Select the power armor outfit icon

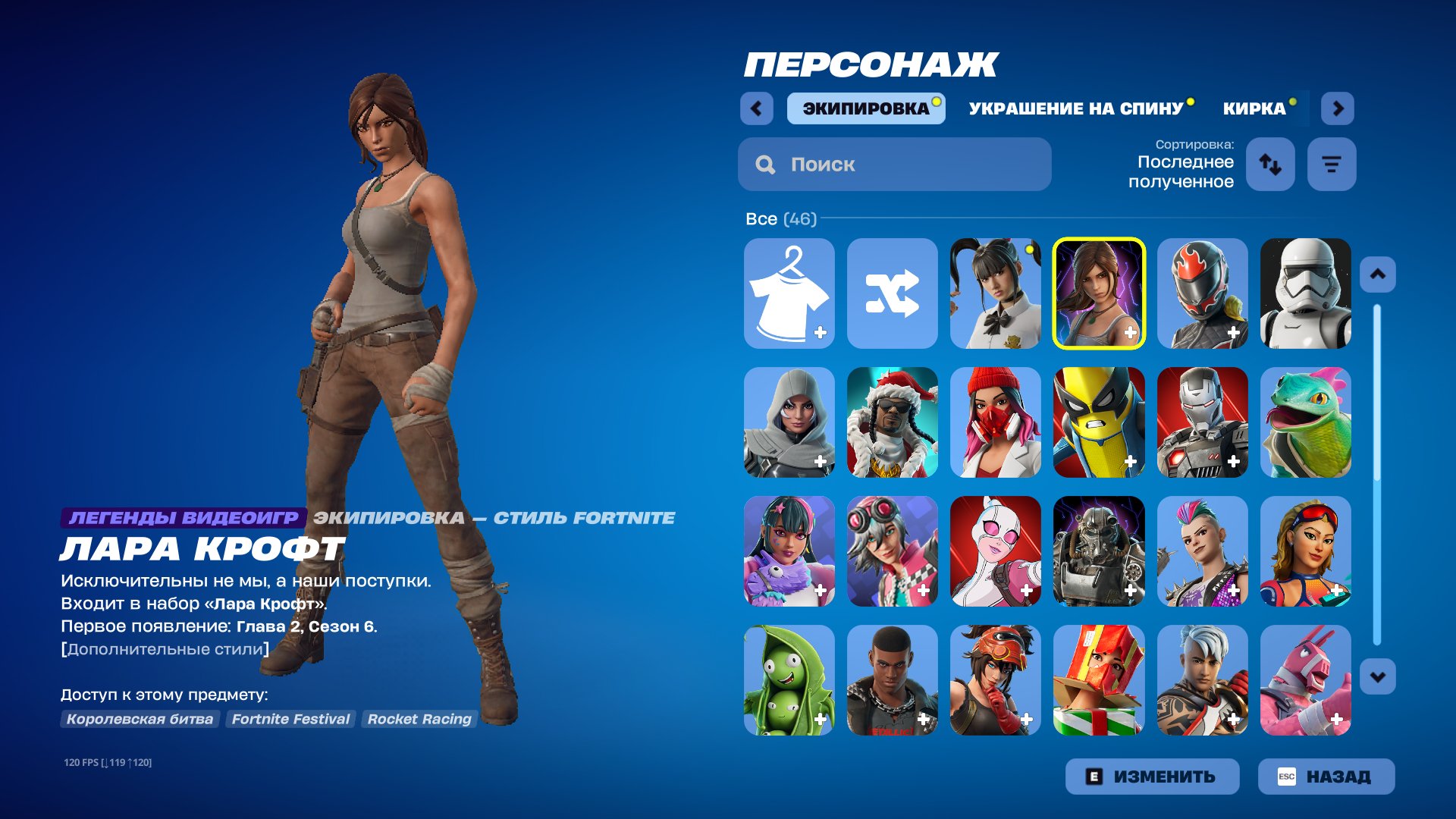(1100, 553)
